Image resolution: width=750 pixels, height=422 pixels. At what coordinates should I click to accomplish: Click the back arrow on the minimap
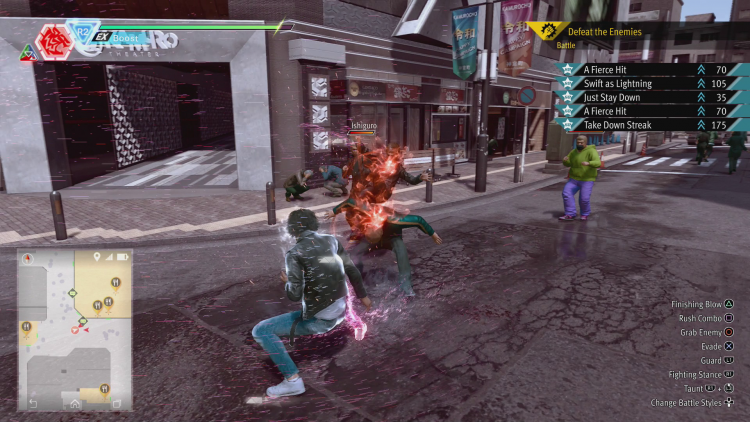pos(34,403)
